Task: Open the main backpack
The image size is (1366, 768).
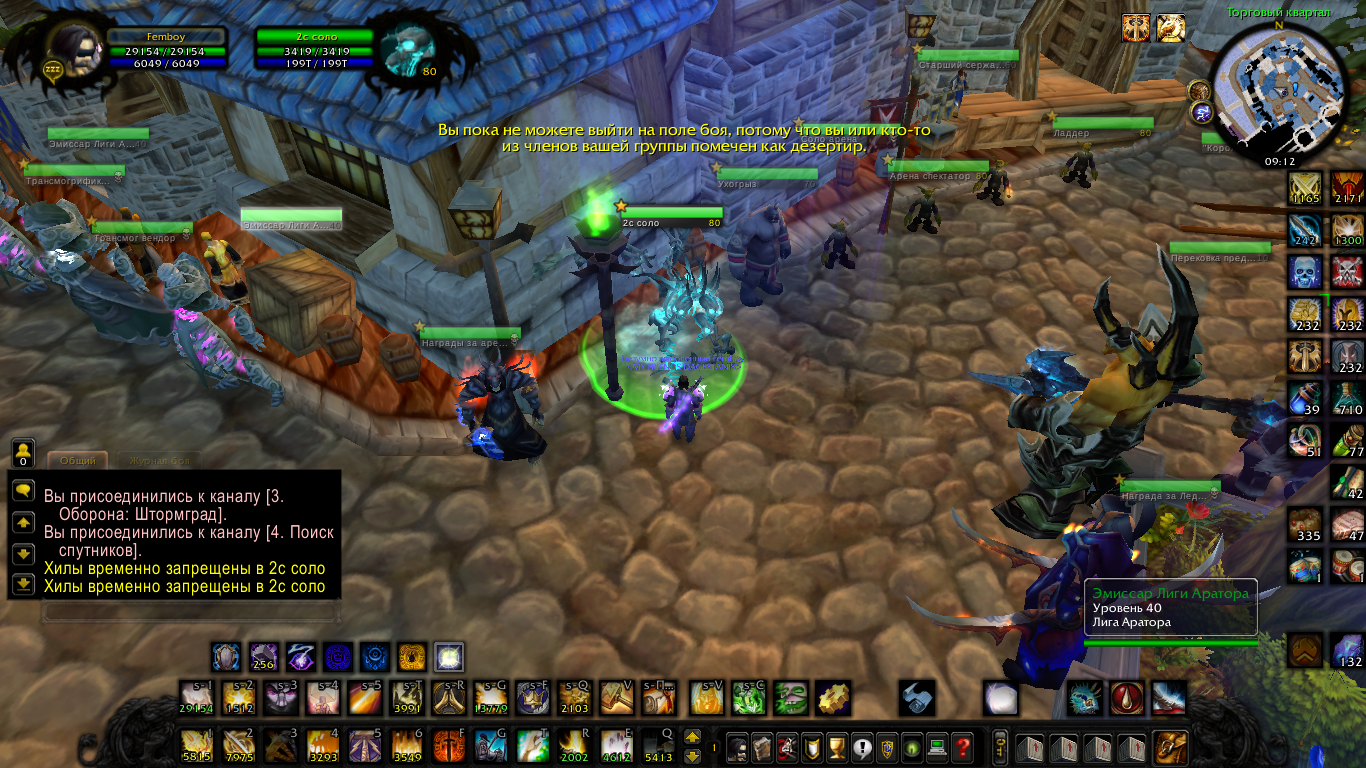Action: [1171, 746]
